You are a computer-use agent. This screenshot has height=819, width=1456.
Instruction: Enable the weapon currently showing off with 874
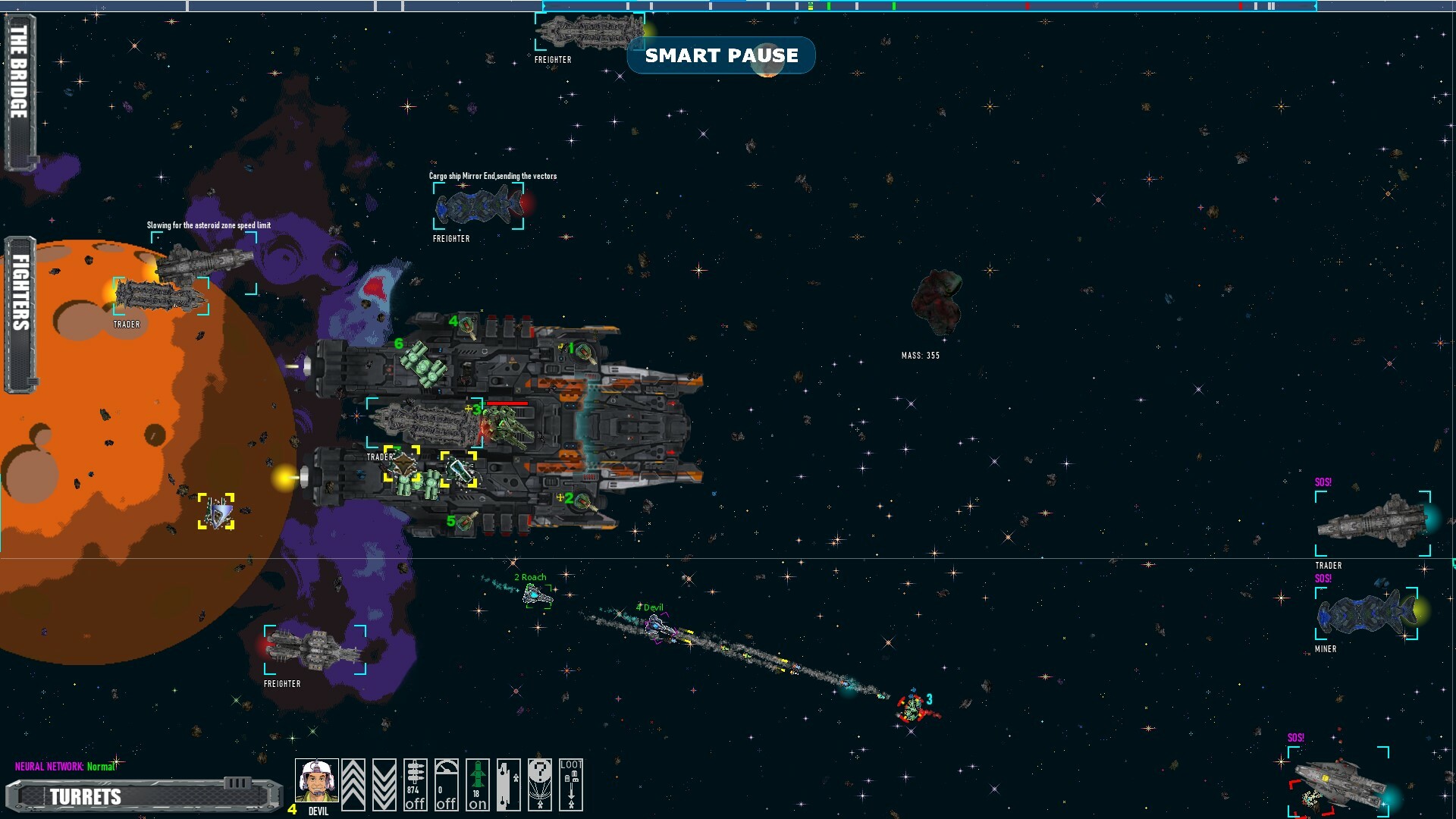click(414, 785)
